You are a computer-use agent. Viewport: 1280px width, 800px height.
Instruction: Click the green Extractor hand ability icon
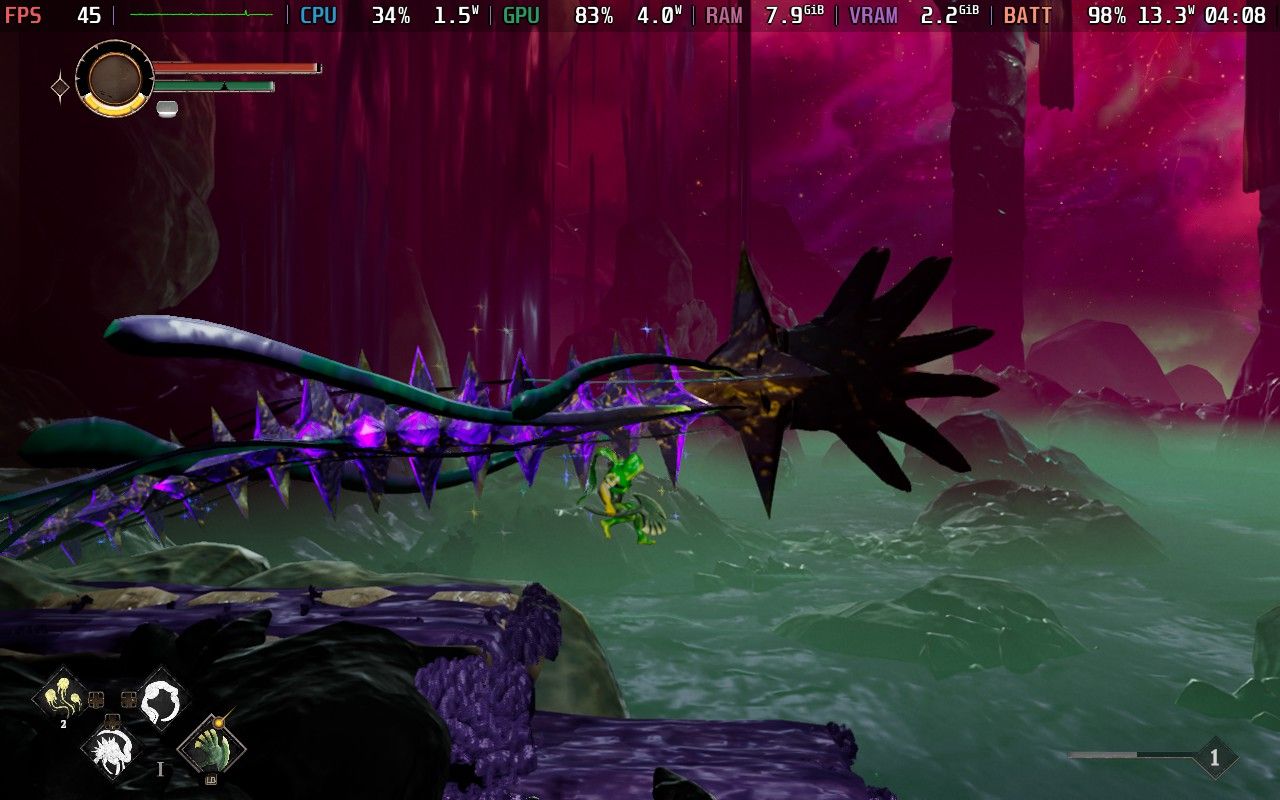pyautogui.click(x=211, y=750)
